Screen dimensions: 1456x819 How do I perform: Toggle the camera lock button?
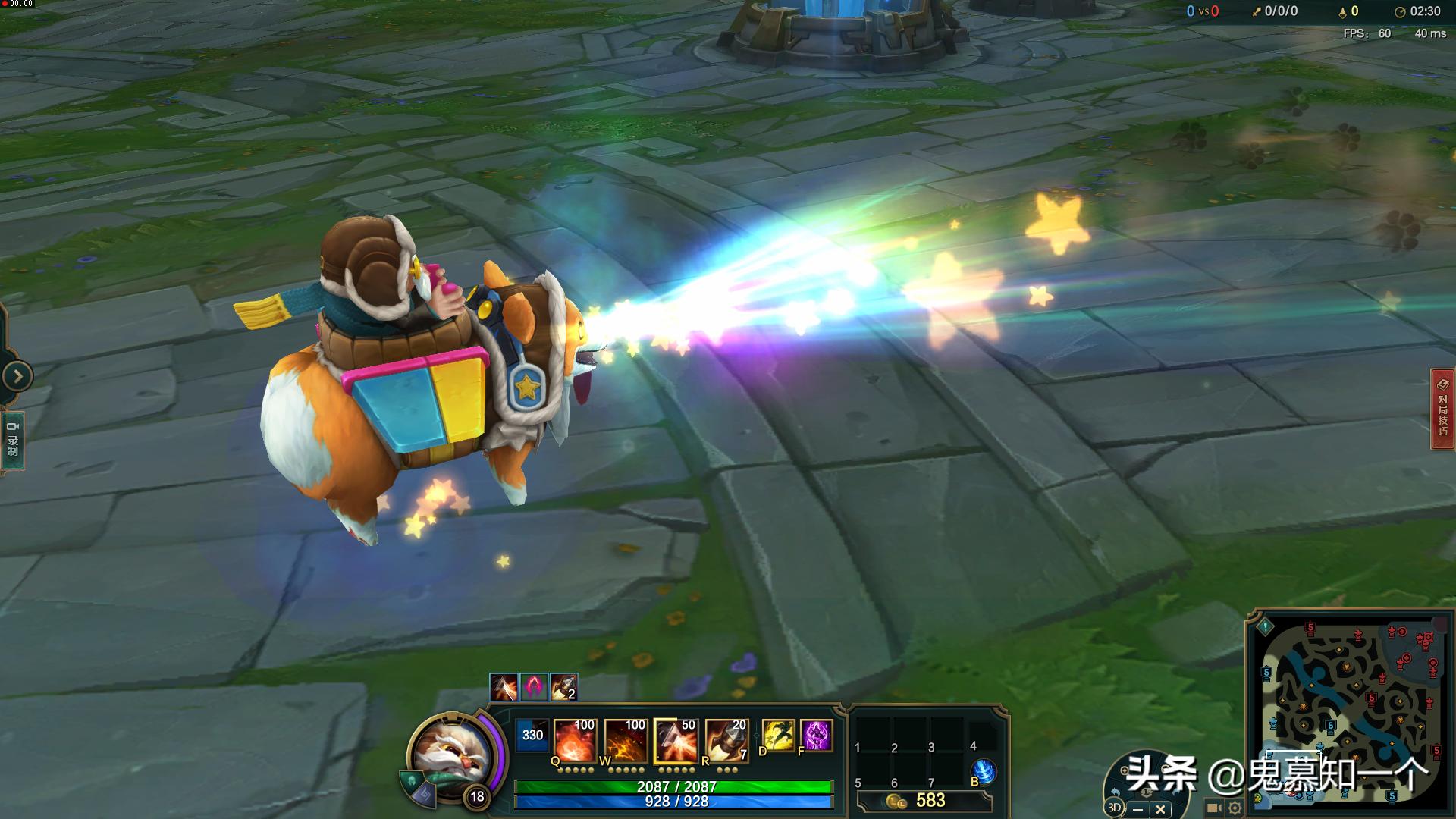tap(1213, 808)
